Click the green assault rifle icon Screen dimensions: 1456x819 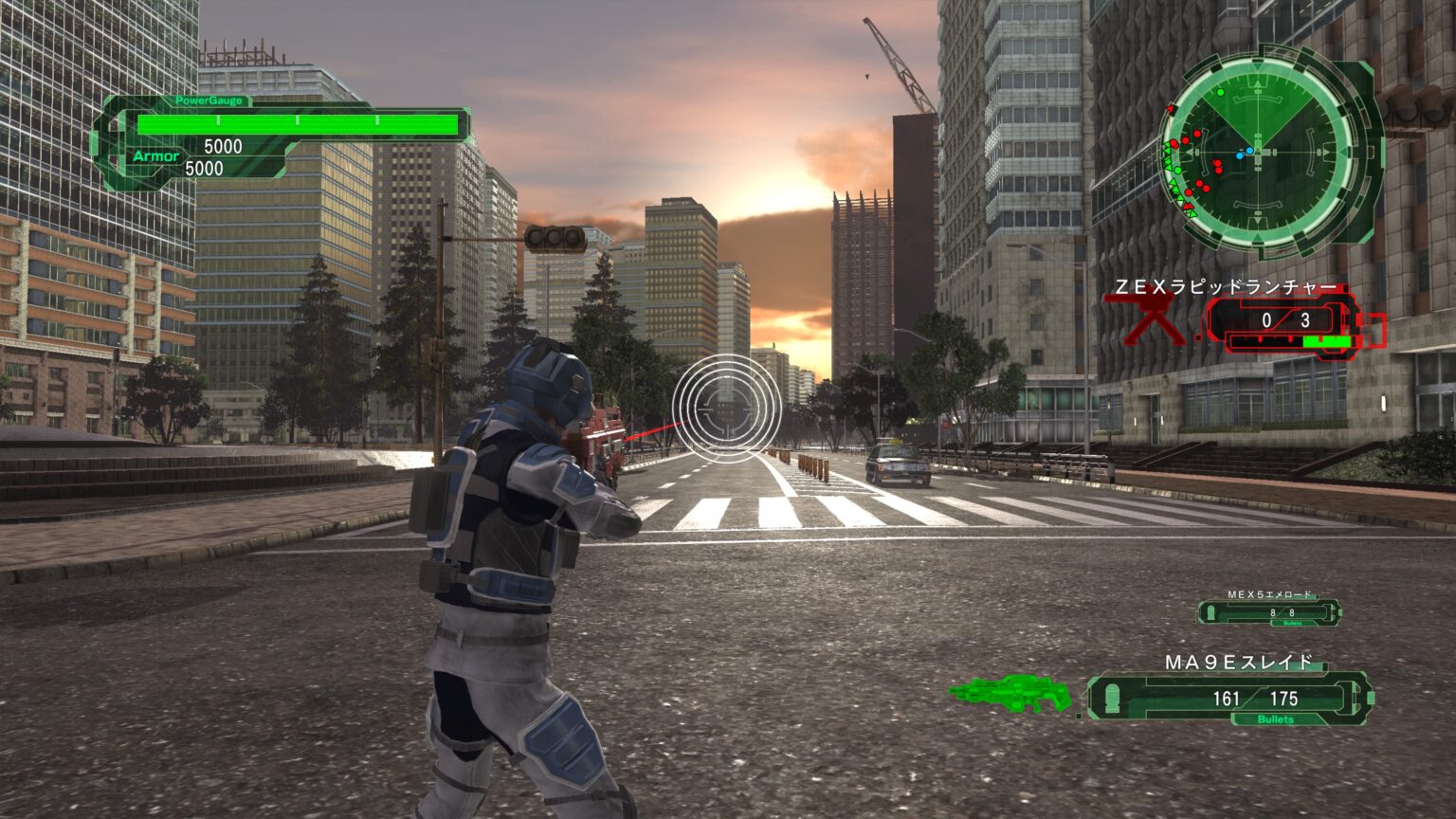[x=1010, y=694]
